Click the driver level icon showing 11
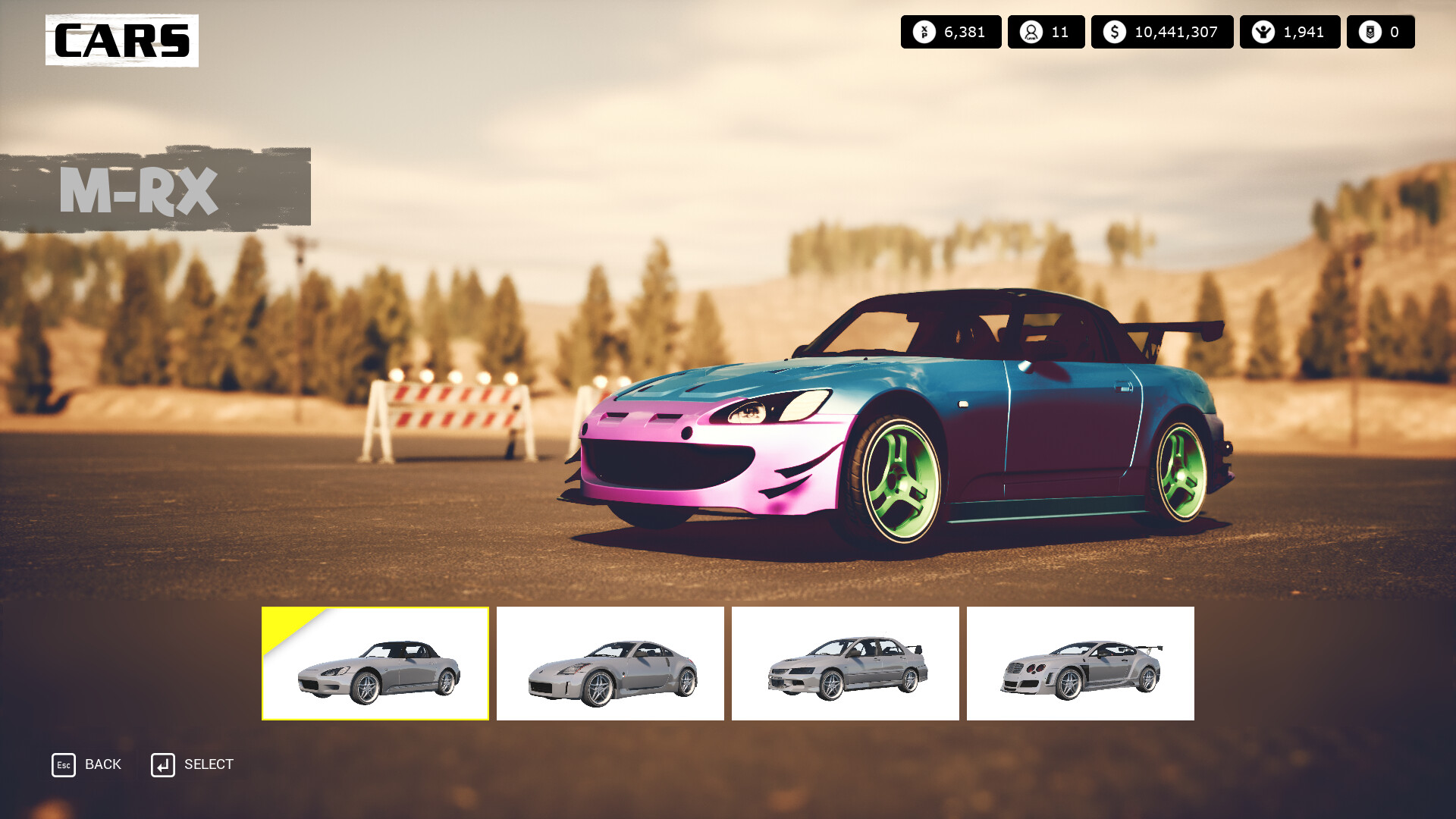 1031,32
